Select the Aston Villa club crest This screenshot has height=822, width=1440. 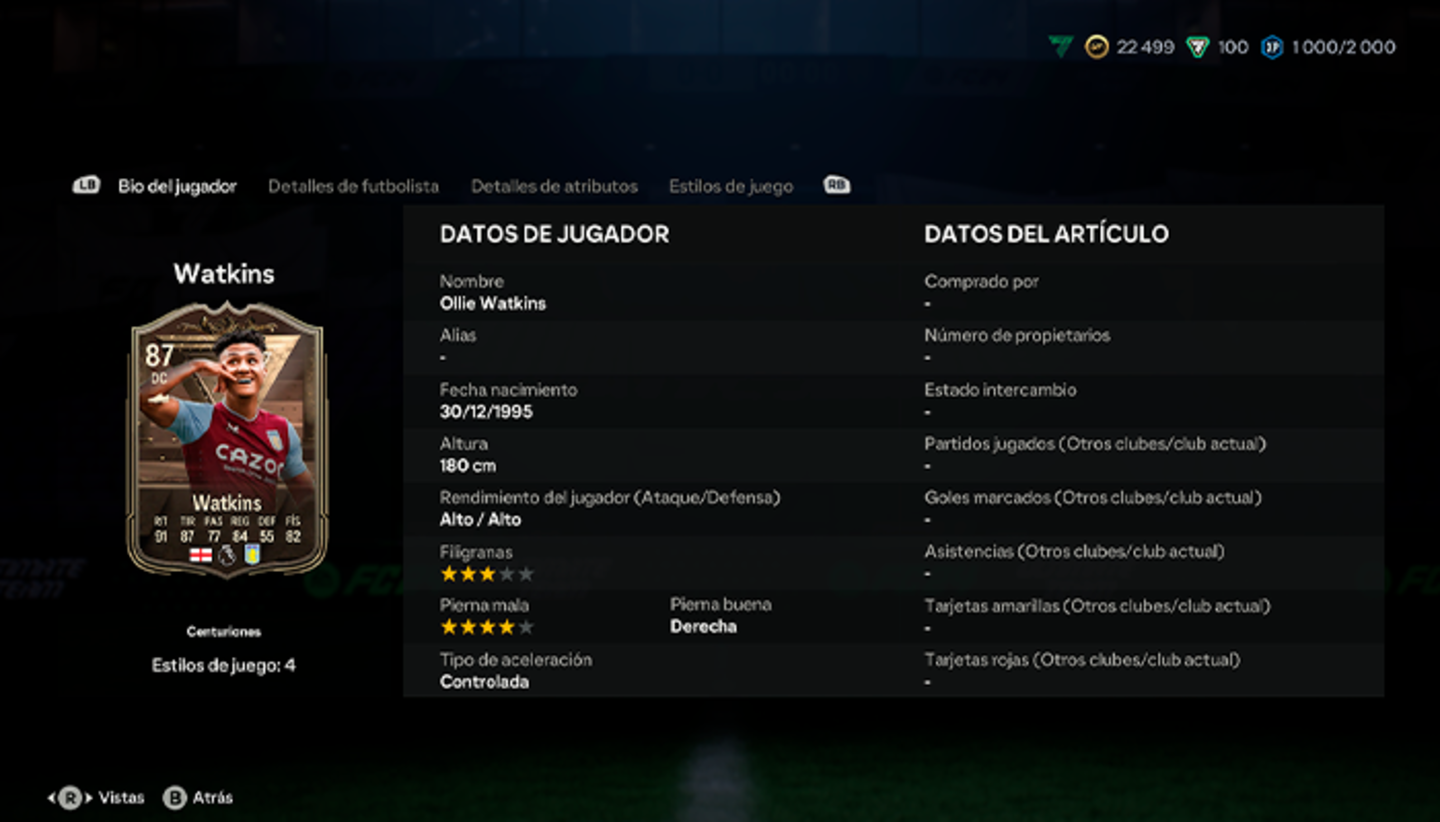pyautogui.click(x=252, y=556)
